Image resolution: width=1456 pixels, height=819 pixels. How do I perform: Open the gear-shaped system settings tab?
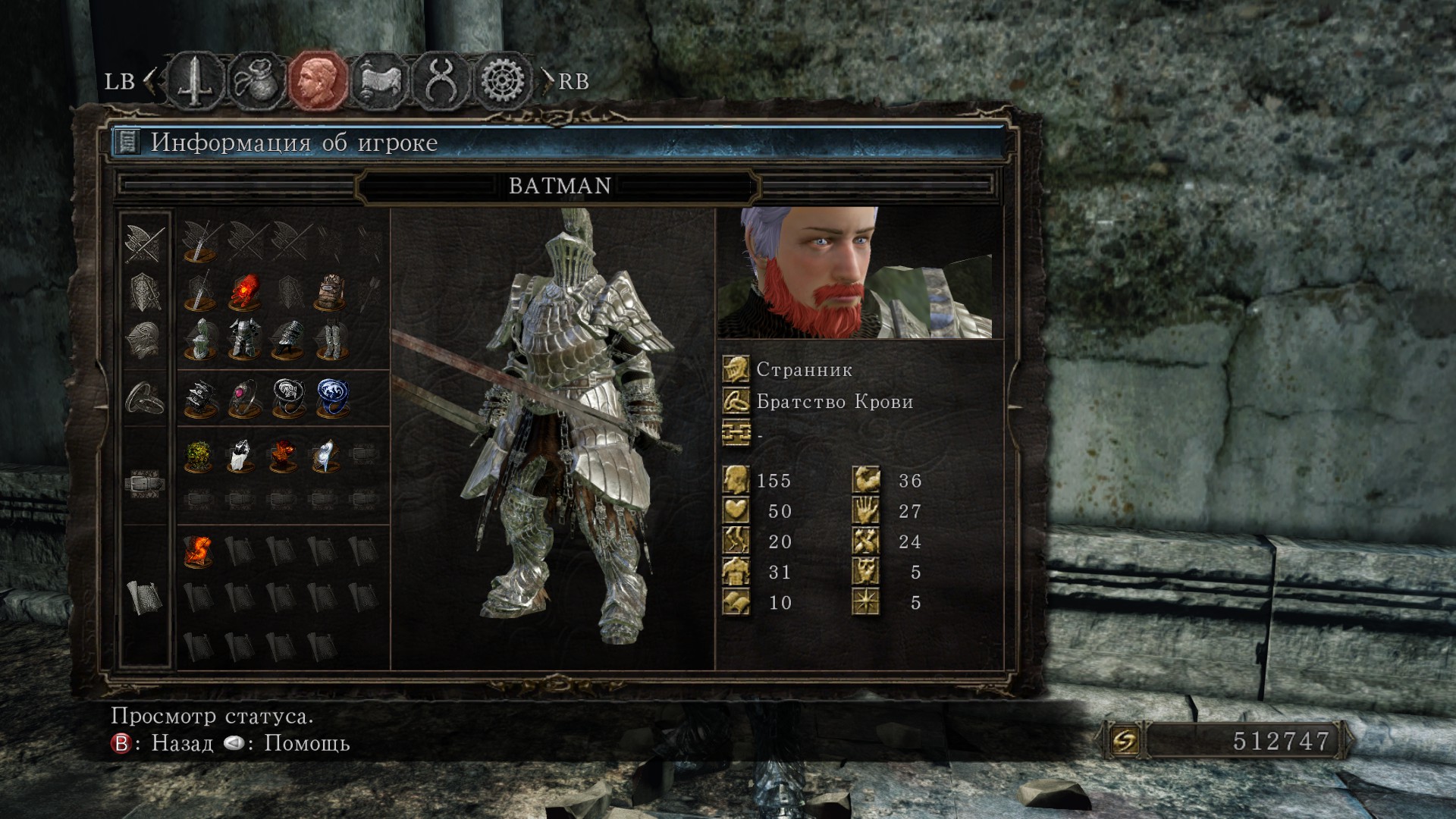click(x=503, y=80)
